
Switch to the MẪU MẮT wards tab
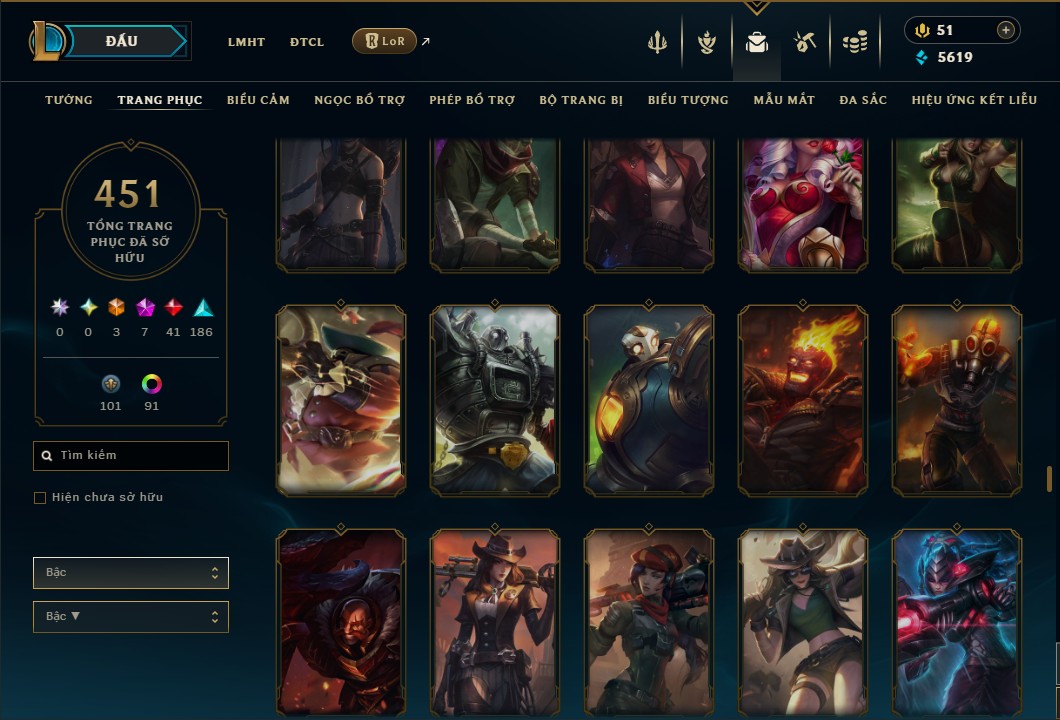pyautogui.click(x=784, y=100)
